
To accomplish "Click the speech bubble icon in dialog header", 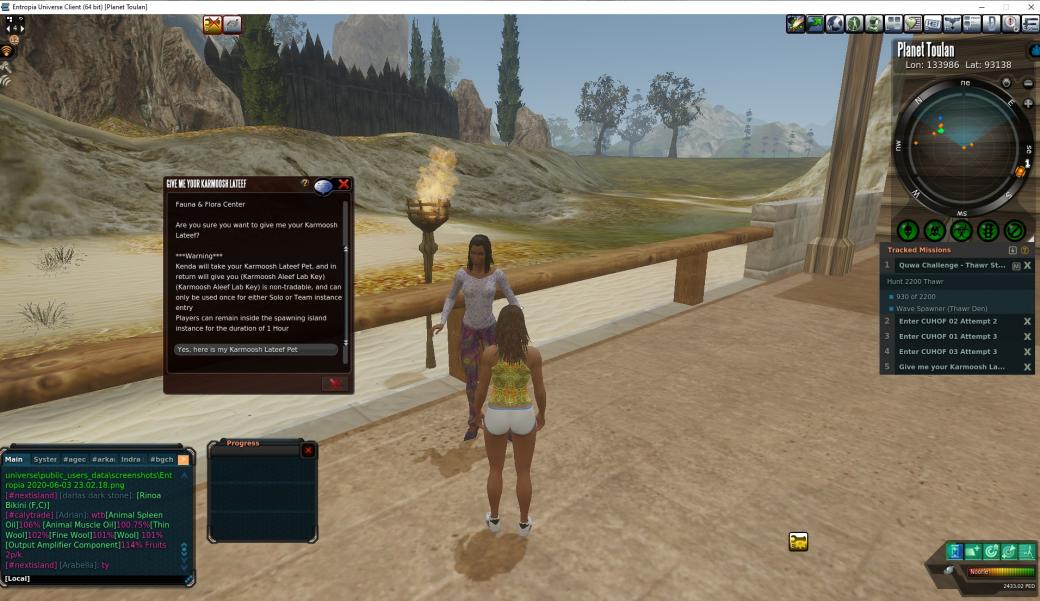I will (x=323, y=187).
